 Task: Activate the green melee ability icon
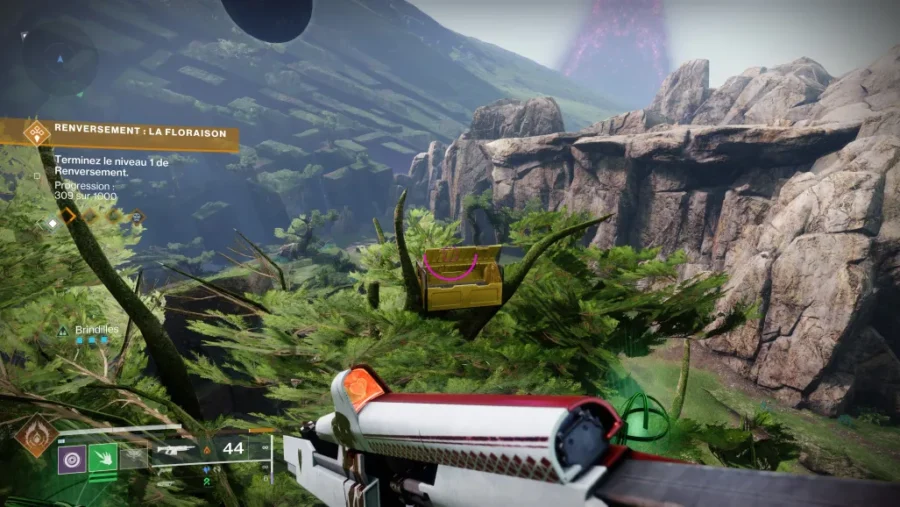pyautogui.click(x=103, y=458)
